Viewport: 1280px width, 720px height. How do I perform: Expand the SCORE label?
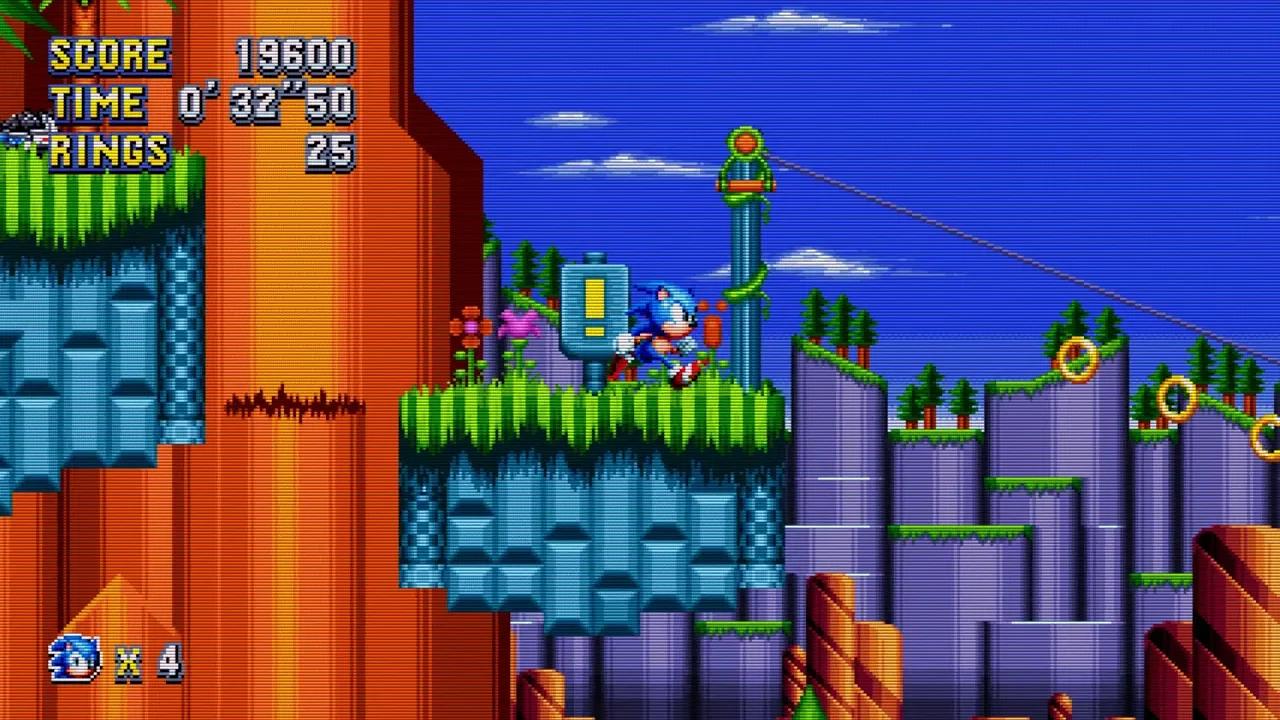pos(110,55)
